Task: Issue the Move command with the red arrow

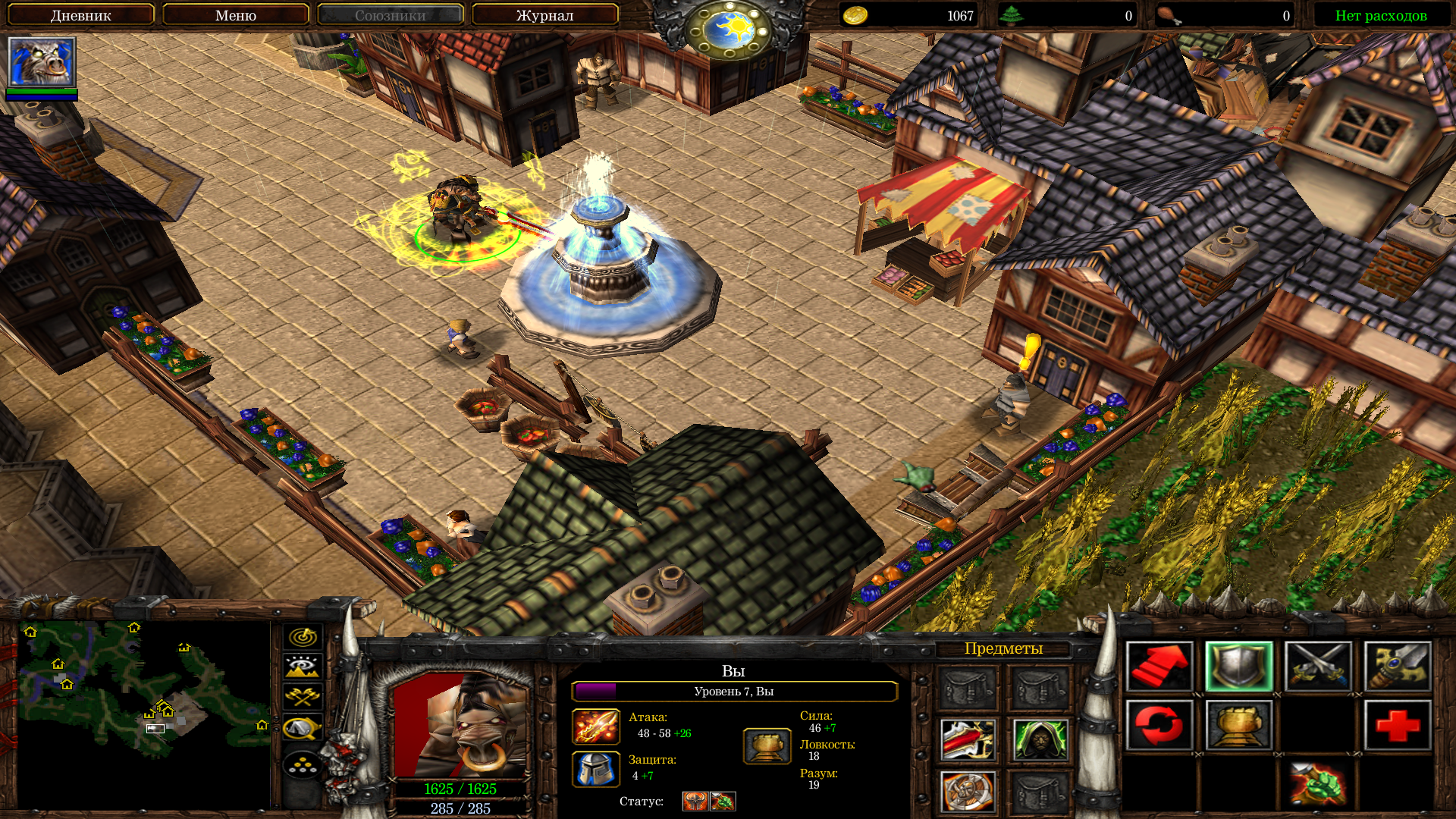Action: click(x=1159, y=667)
